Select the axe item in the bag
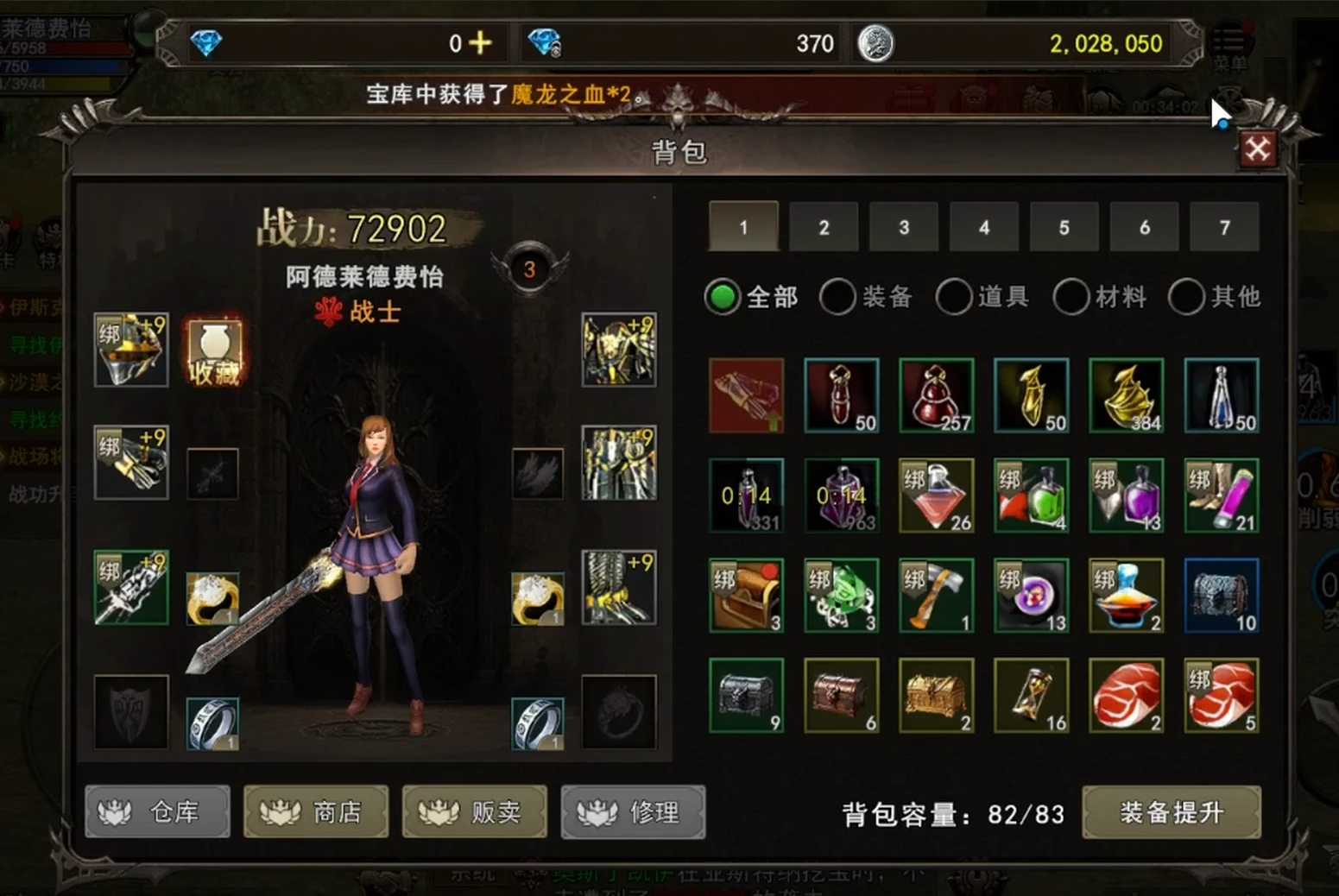 (937, 596)
